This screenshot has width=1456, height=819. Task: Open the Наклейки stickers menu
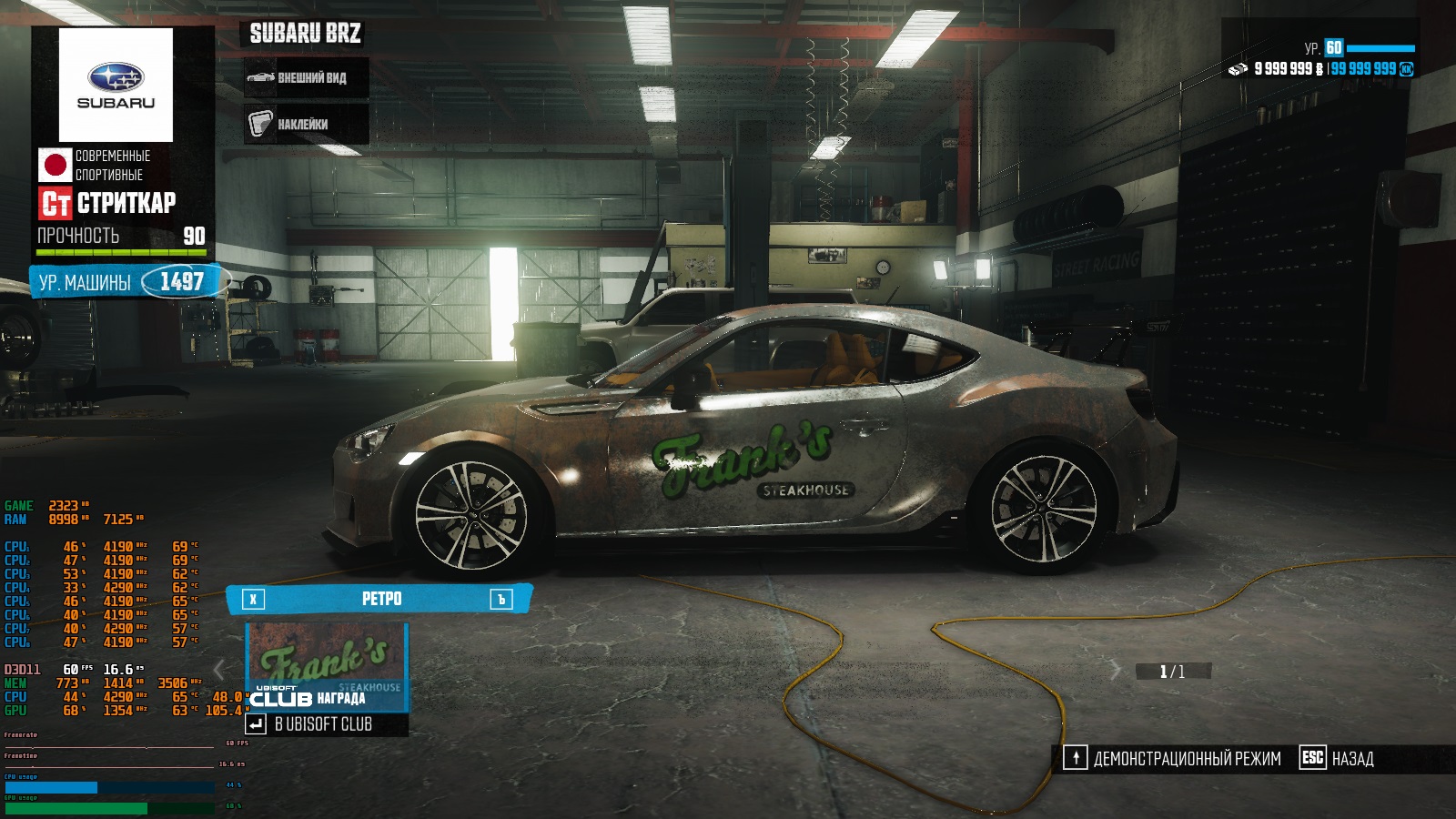click(307, 124)
